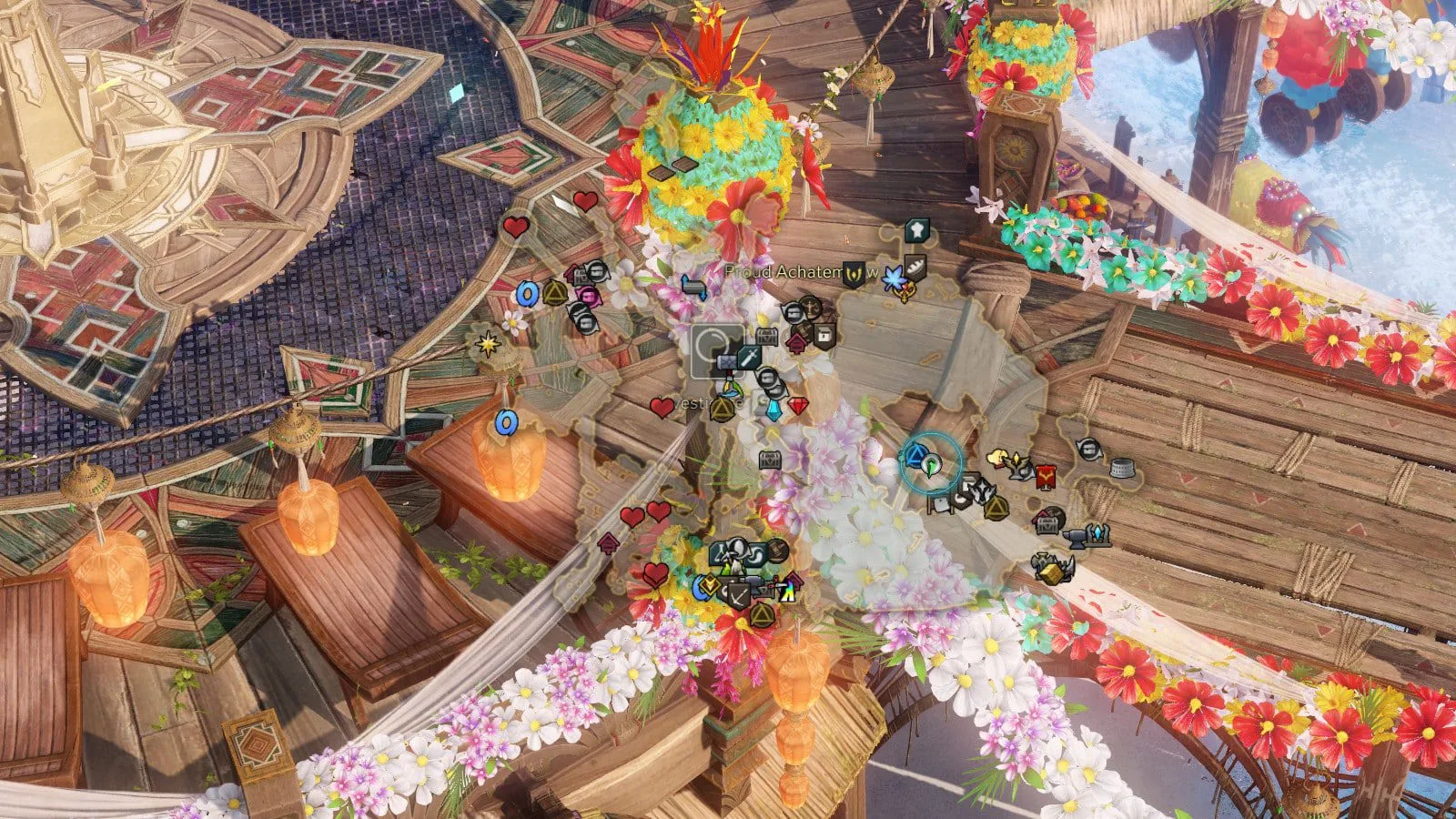Image resolution: width=1456 pixels, height=819 pixels.
Task: Select the cyan crystal map marker
Action: [774, 410]
